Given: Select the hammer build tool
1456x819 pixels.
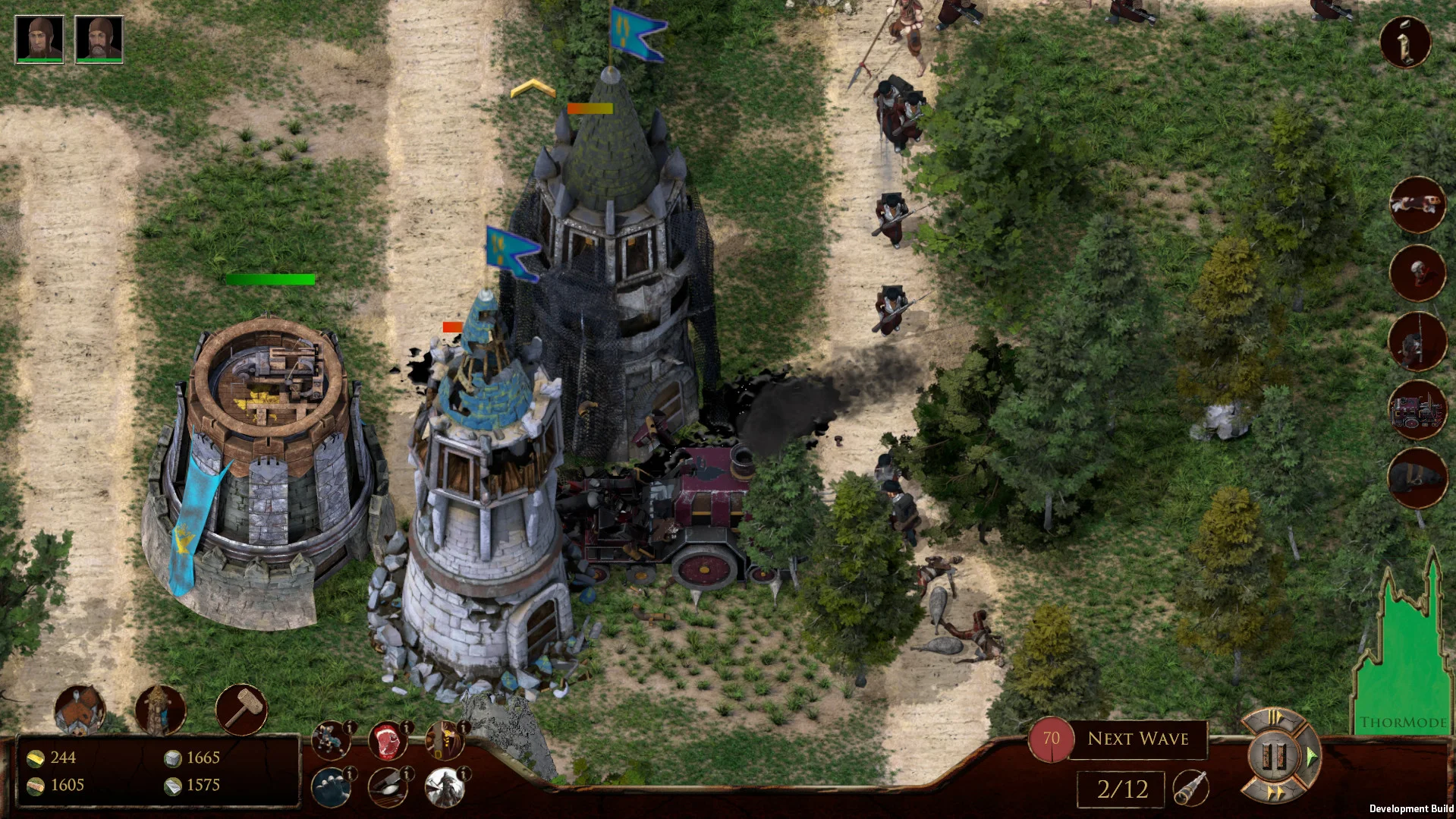Looking at the screenshot, I should point(241,708).
